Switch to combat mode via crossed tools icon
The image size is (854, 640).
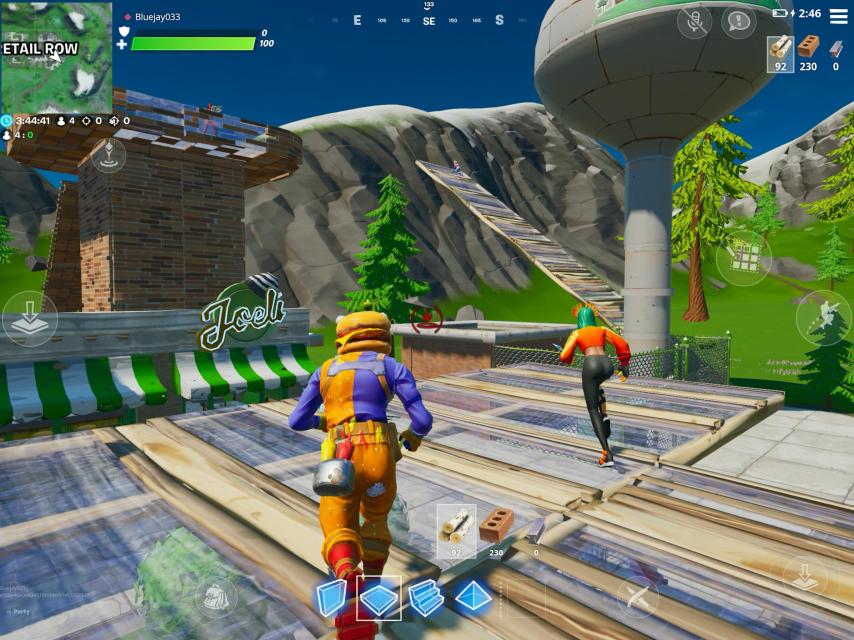click(x=637, y=597)
